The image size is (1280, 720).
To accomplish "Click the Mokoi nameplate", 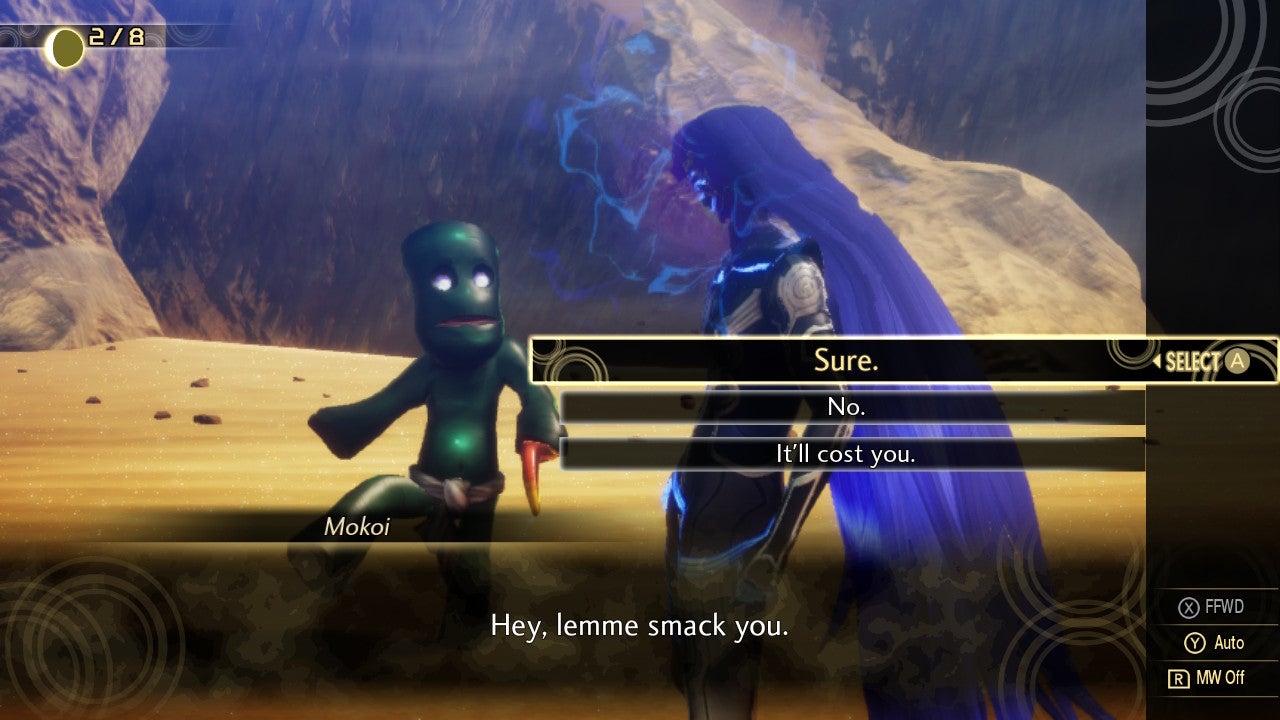I will pyautogui.click(x=355, y=525).
